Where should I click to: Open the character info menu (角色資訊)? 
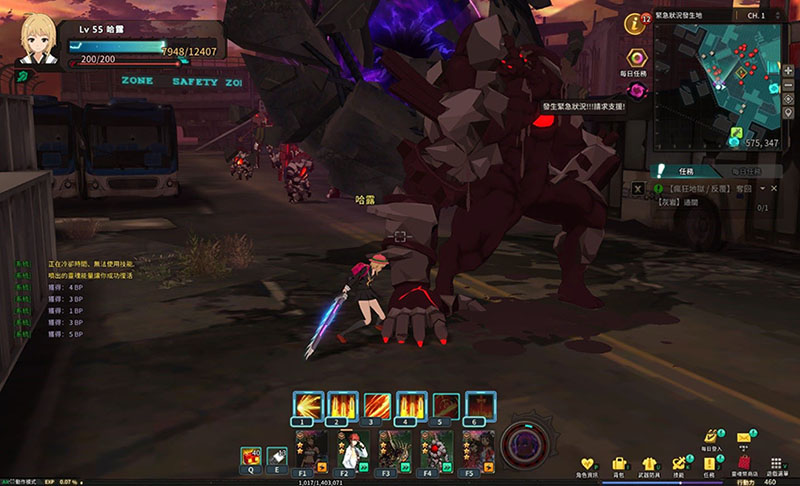pos(589,464)
